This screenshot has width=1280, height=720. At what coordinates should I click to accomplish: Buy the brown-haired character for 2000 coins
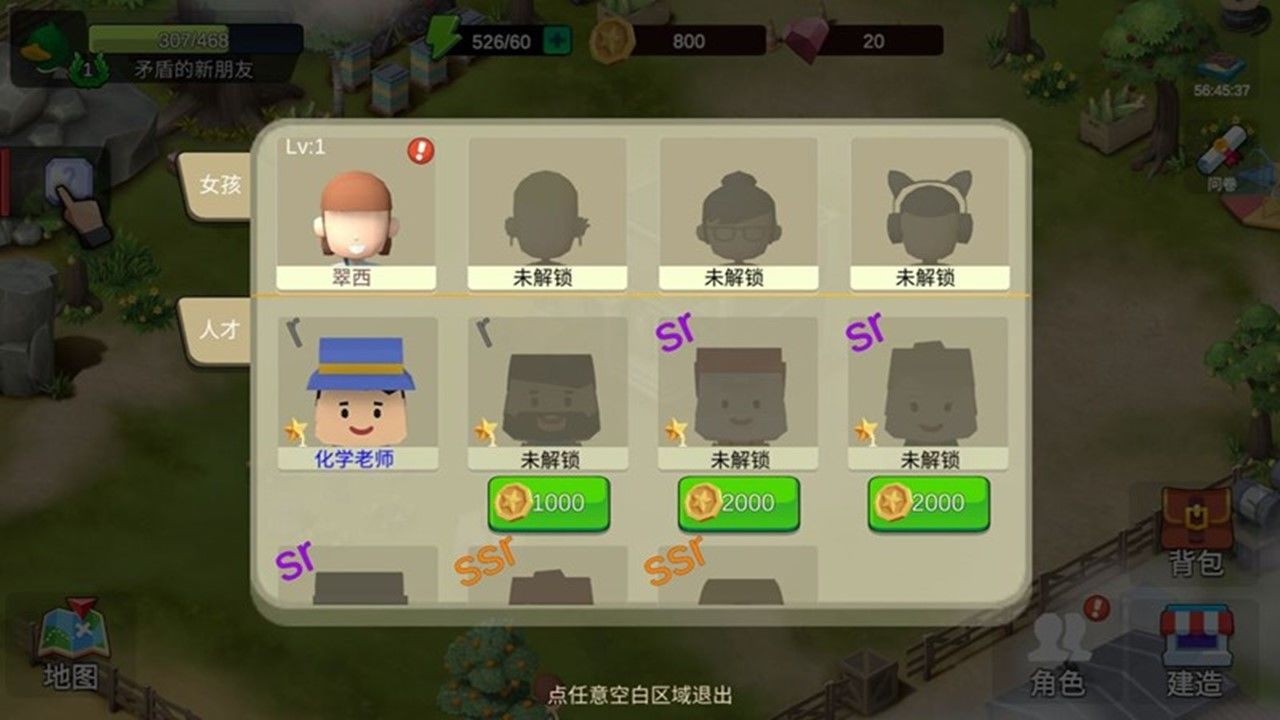pos(737,504)
